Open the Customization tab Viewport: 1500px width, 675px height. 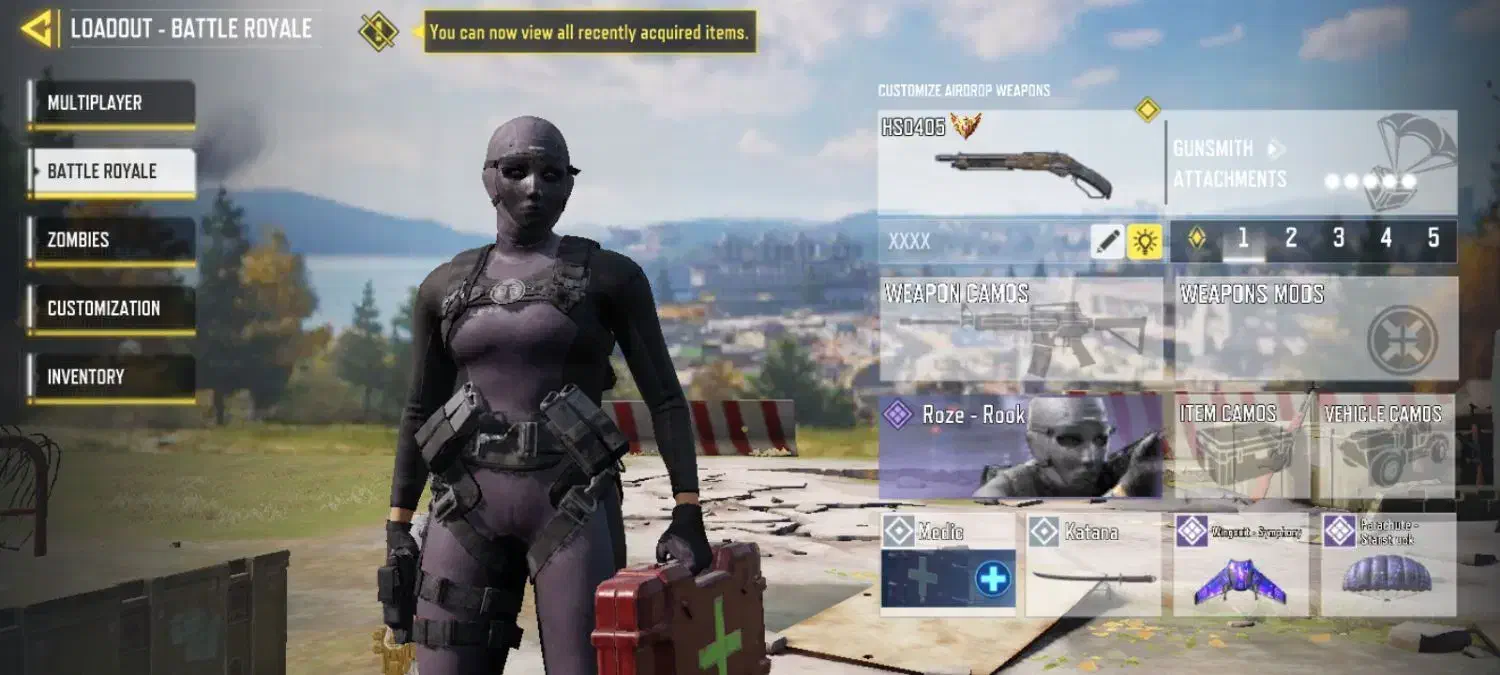pyautogui.click(x=111, y=309)
